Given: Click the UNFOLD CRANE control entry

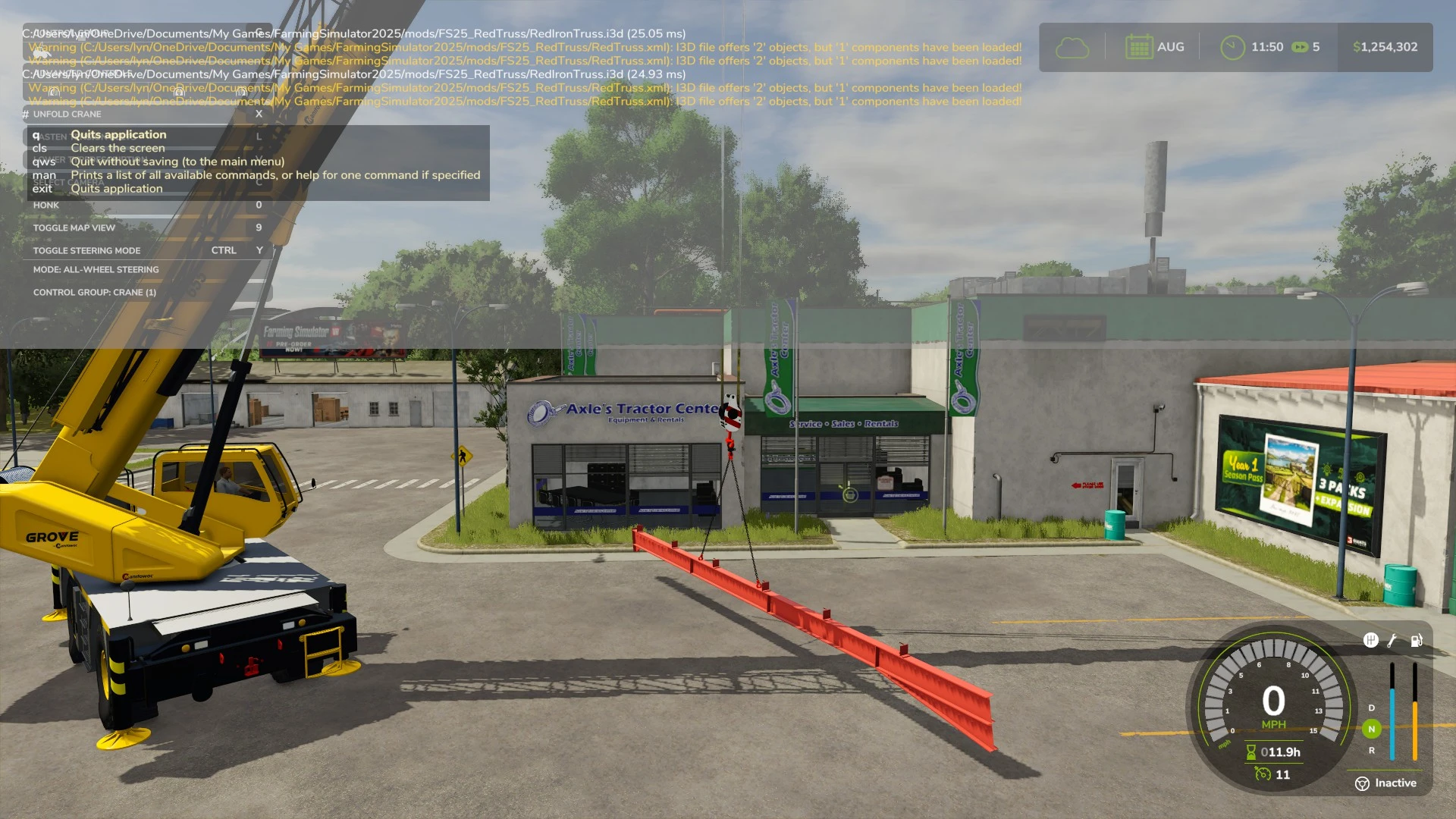Looking at the screenshot, I should point(68,114).
